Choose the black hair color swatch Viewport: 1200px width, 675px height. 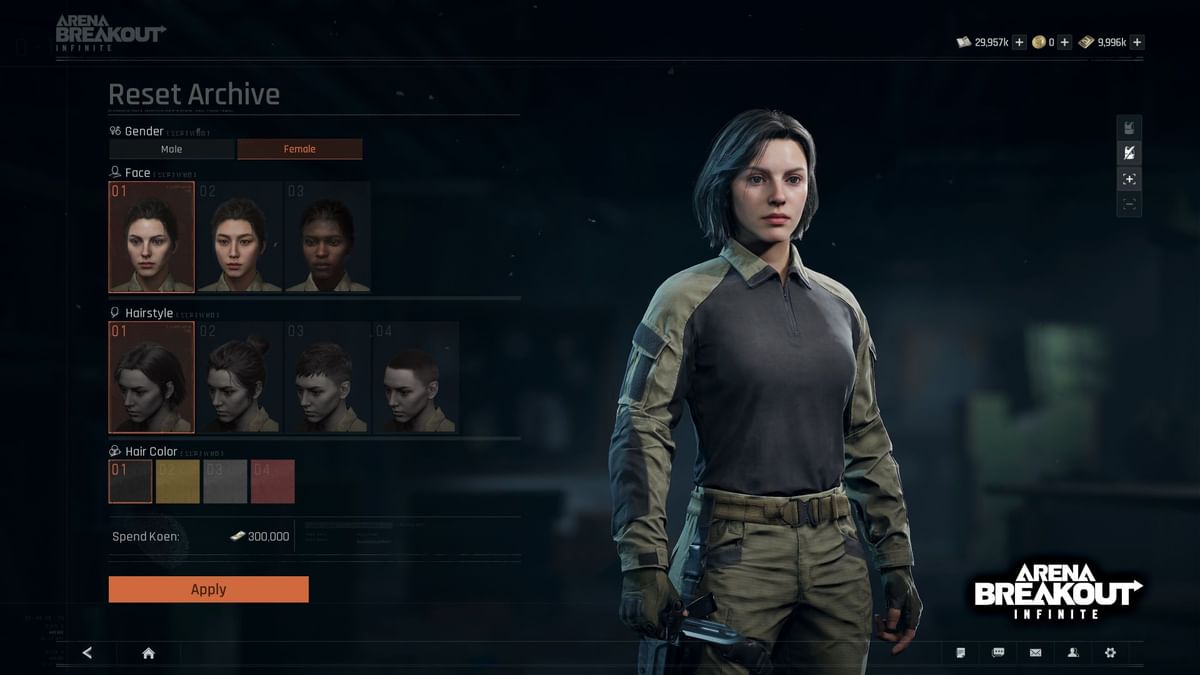tap(130, 481)
